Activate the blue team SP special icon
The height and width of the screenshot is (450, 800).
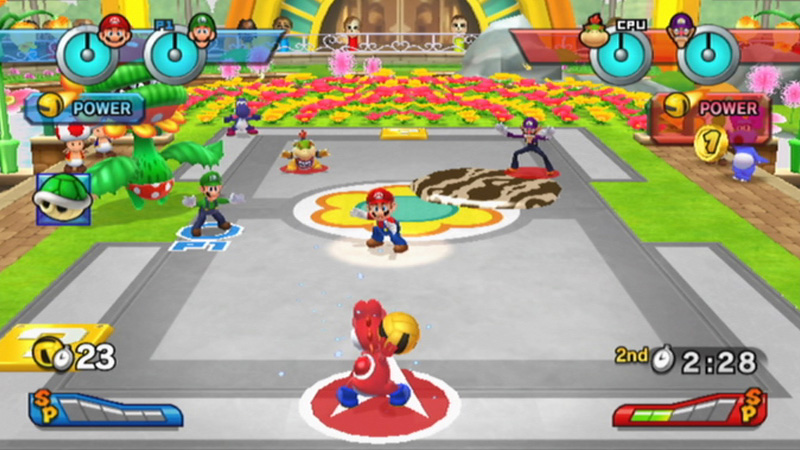pos(47,407)
